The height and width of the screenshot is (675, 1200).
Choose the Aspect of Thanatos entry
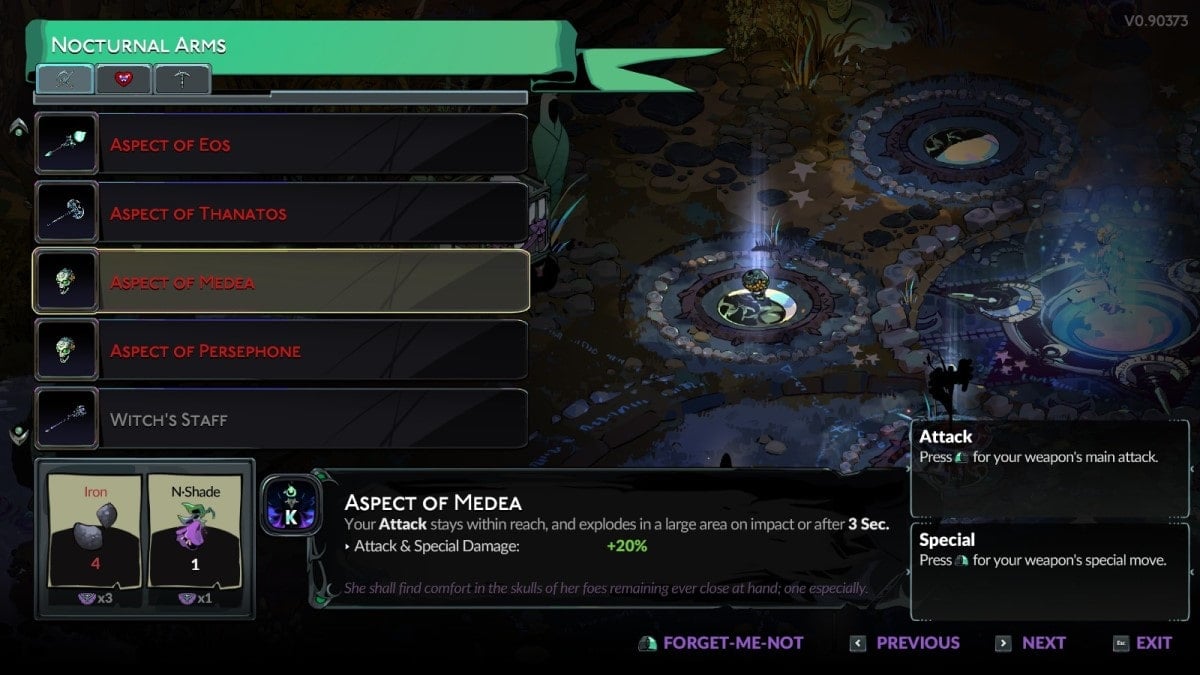[280, 213]
